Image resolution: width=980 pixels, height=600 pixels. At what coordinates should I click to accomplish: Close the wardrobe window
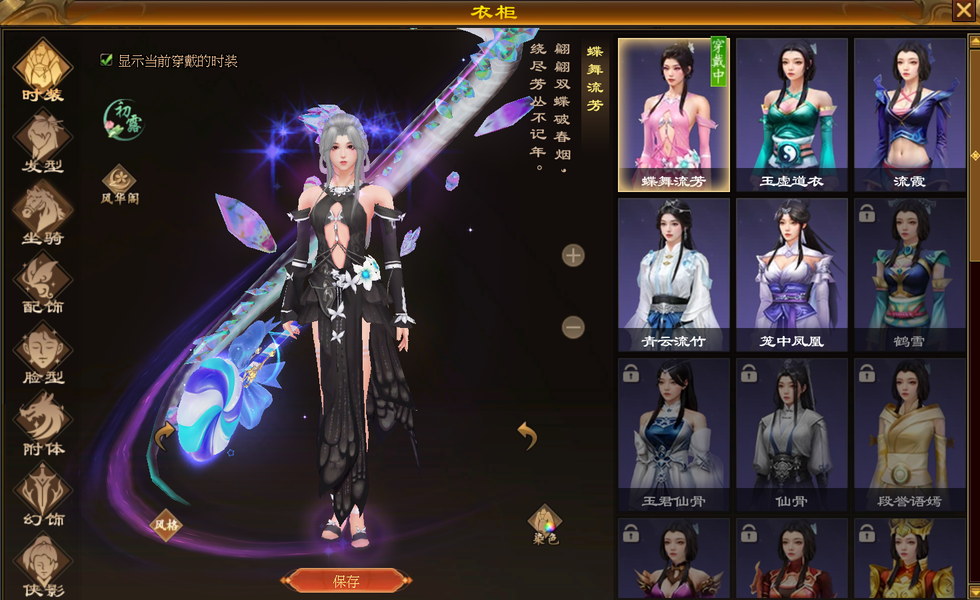tap(962, 12)
